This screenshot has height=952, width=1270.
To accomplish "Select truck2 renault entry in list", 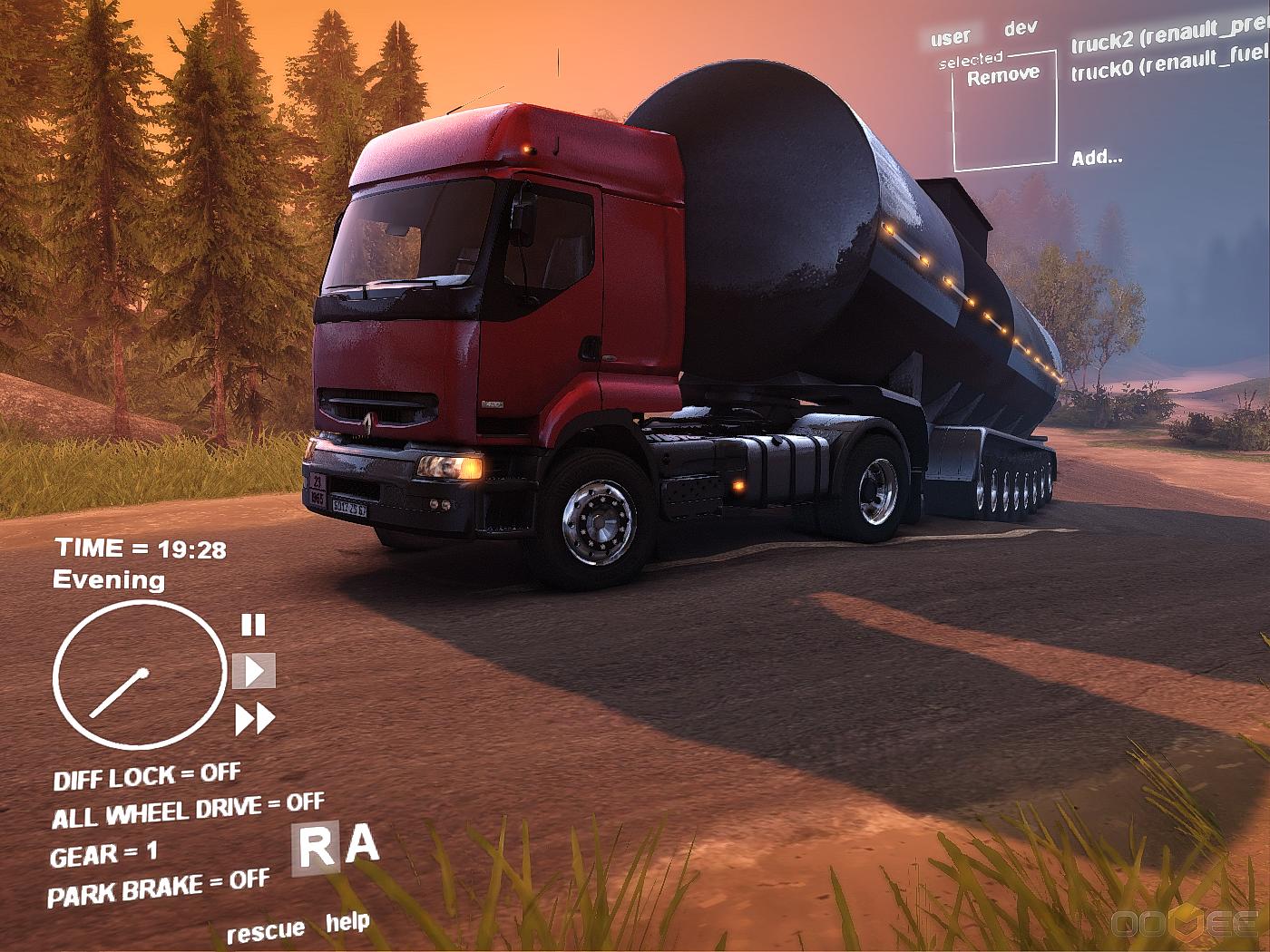I will click(x=1170, y=38).
